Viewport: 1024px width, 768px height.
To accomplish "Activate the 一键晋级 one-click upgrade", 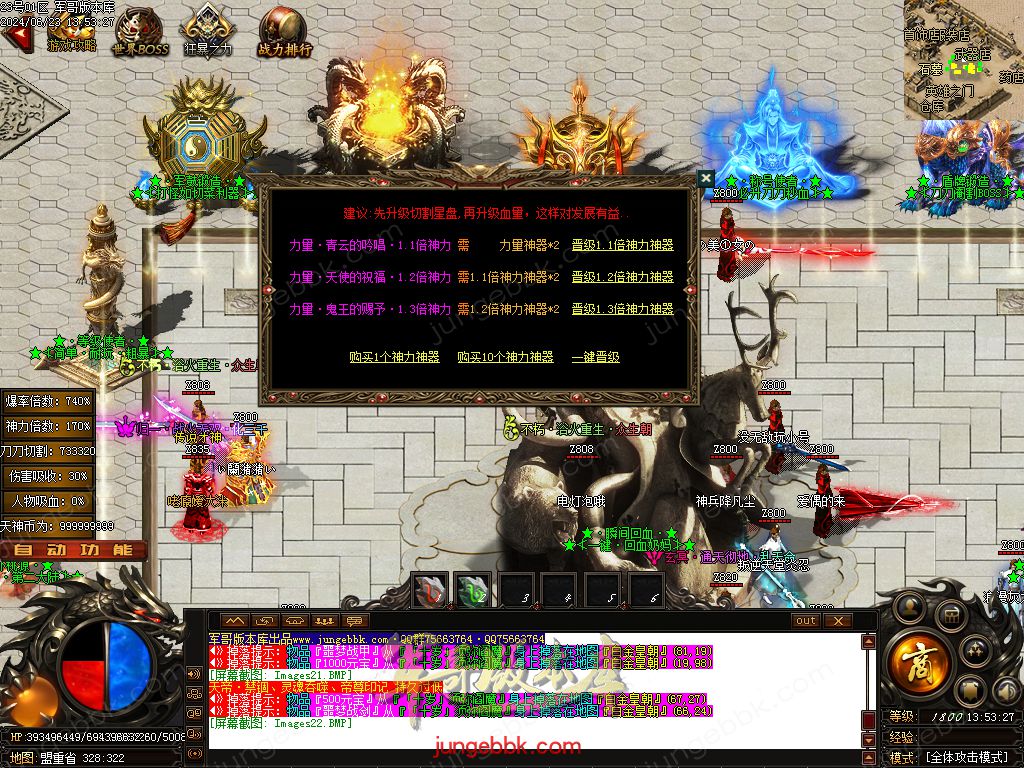I will [595, 357].
